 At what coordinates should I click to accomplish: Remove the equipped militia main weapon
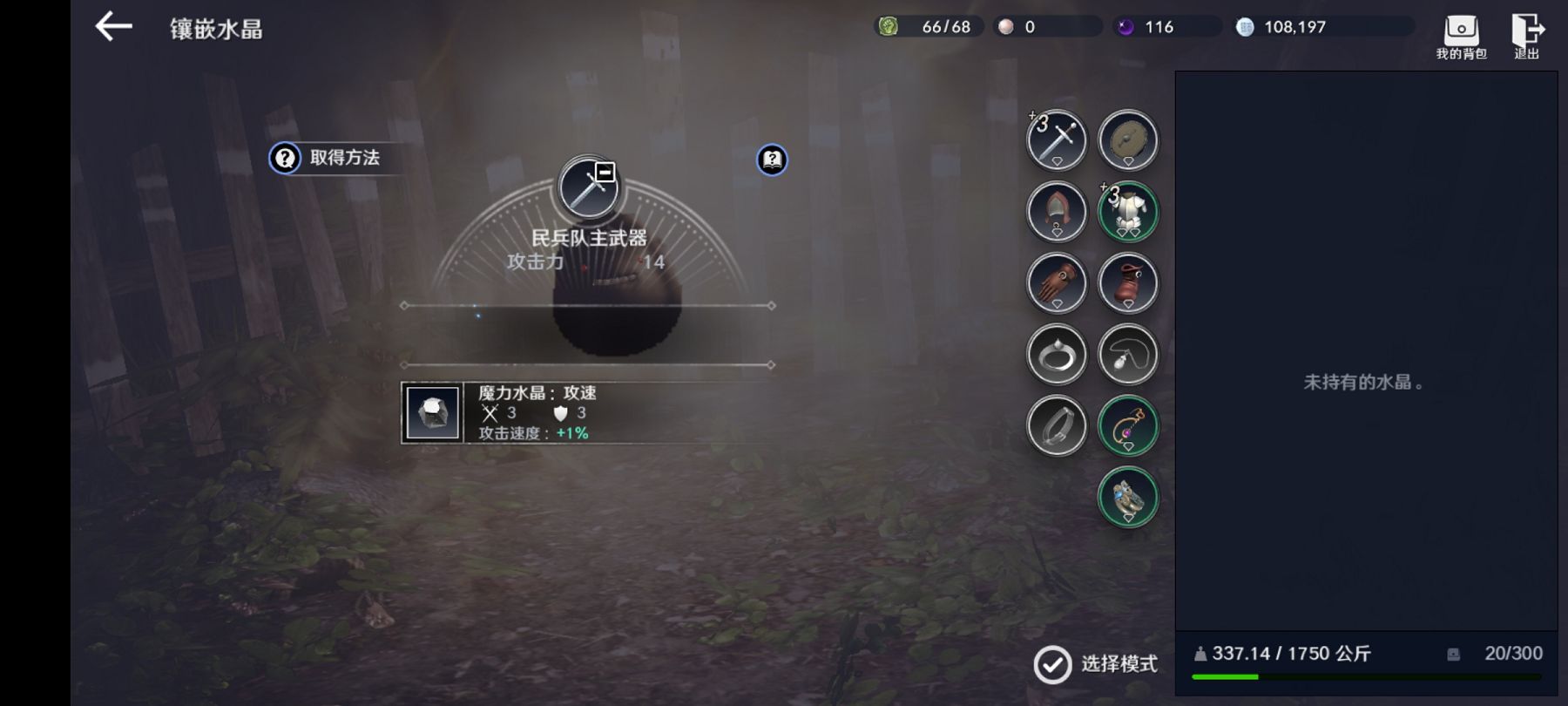[x=605, y=172]
